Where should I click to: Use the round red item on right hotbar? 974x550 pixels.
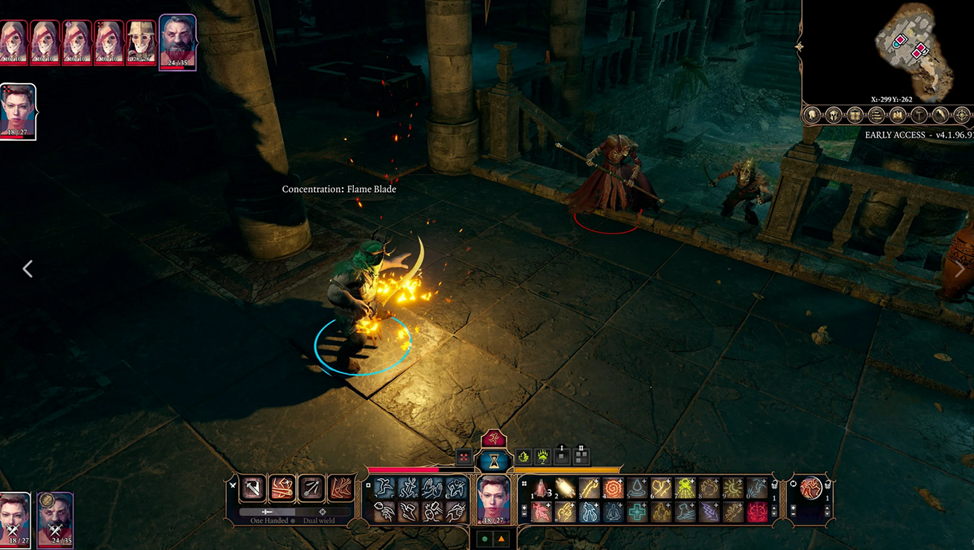tap(809, 488)
